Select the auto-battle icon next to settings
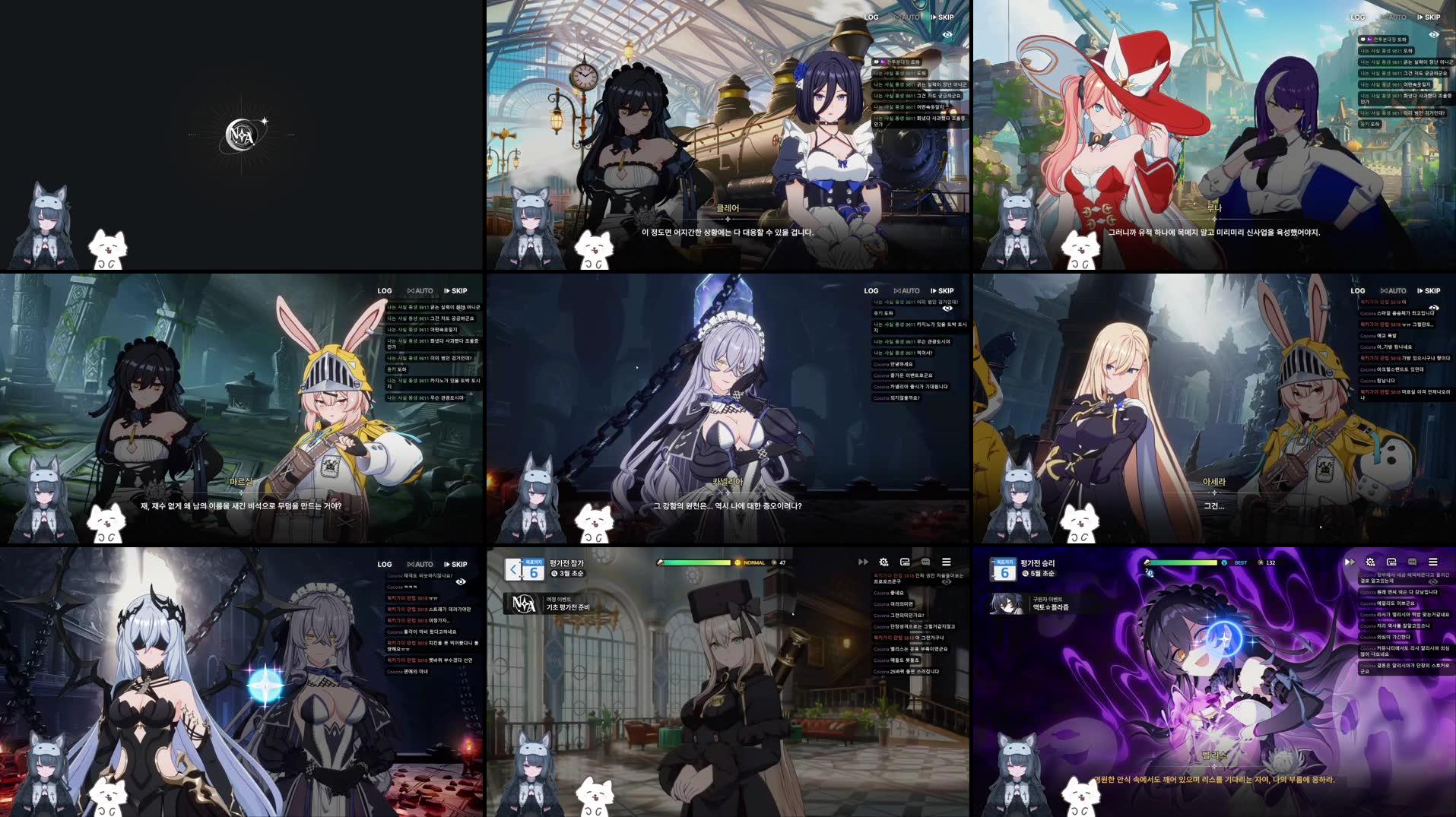 [x=905, y=562]
